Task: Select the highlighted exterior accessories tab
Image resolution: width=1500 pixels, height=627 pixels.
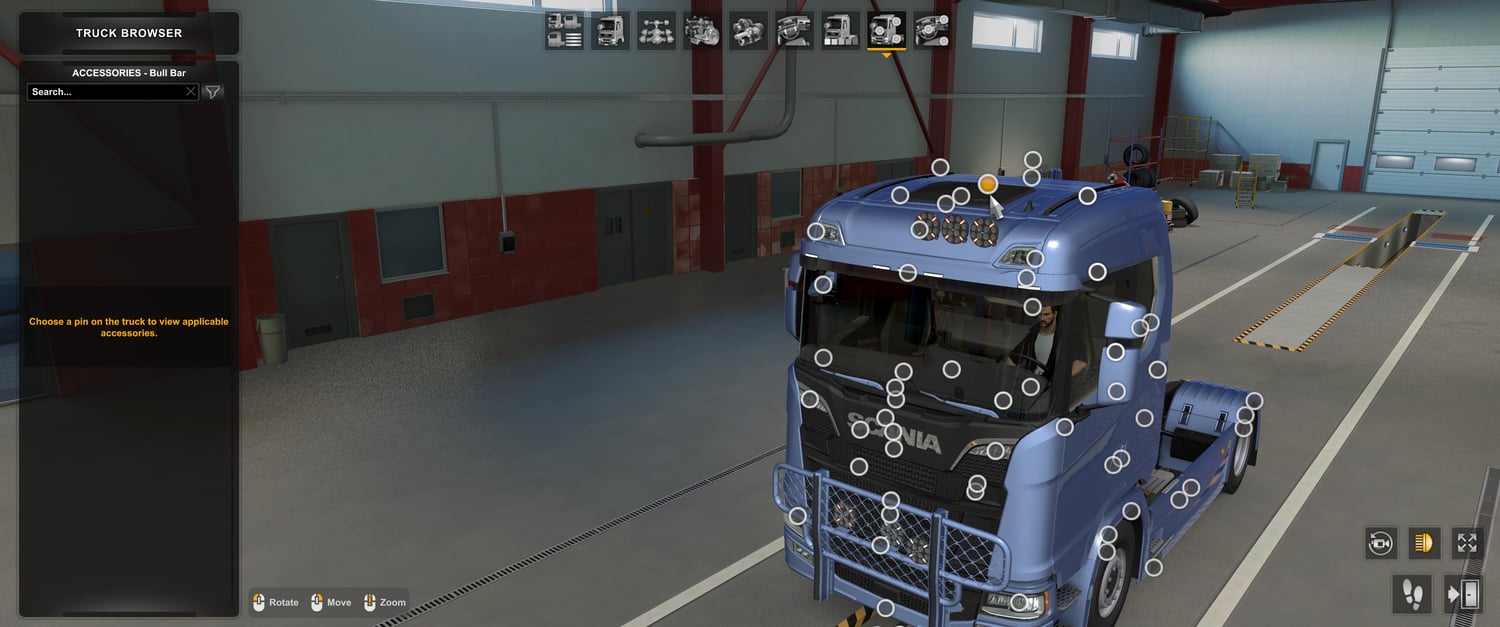Action: pyautogui.click(x=886, y=31)
